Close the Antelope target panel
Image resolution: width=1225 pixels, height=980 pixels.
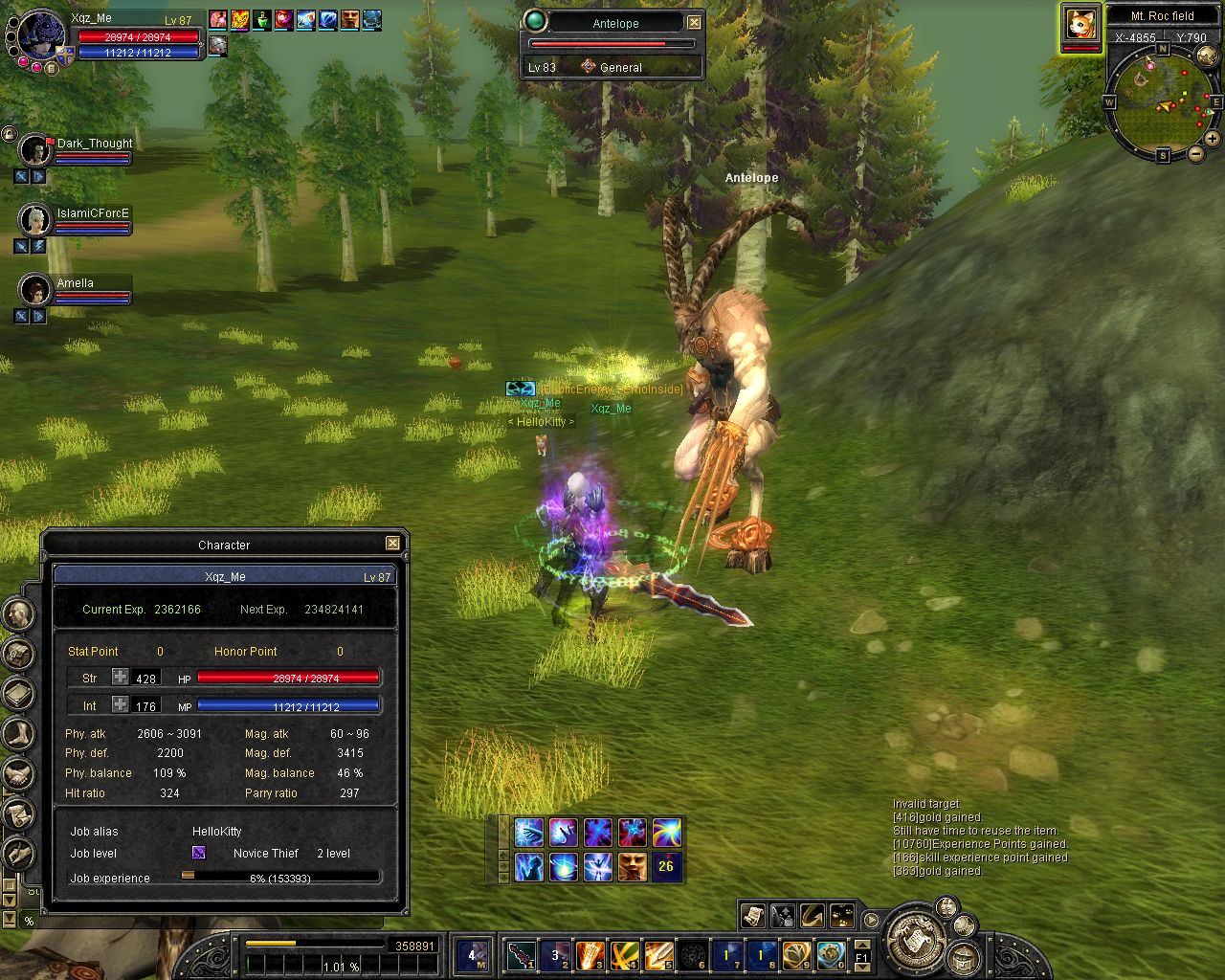pyautogui.click(x=695, y=23)
